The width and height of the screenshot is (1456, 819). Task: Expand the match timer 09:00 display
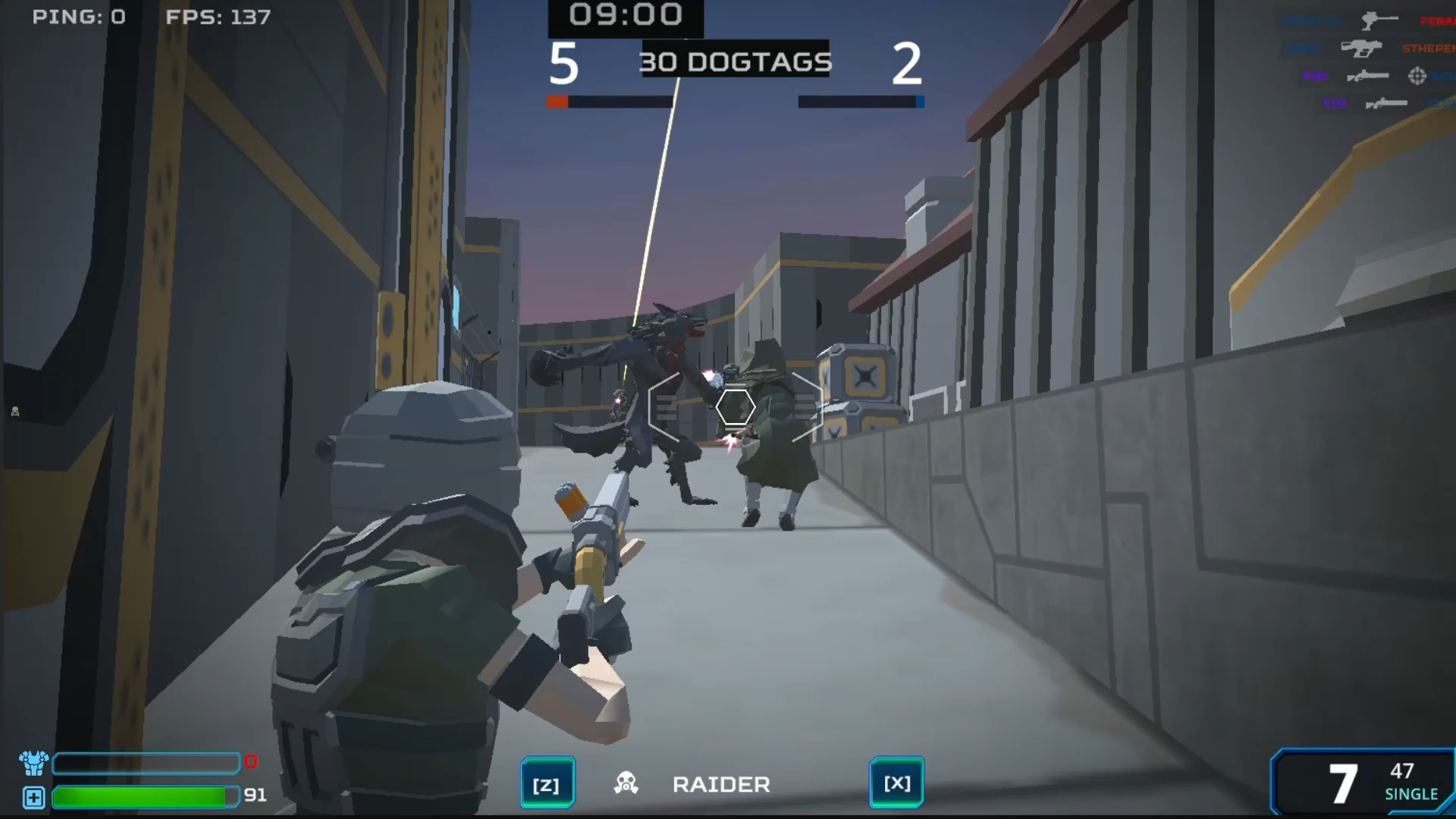point(624,13)
